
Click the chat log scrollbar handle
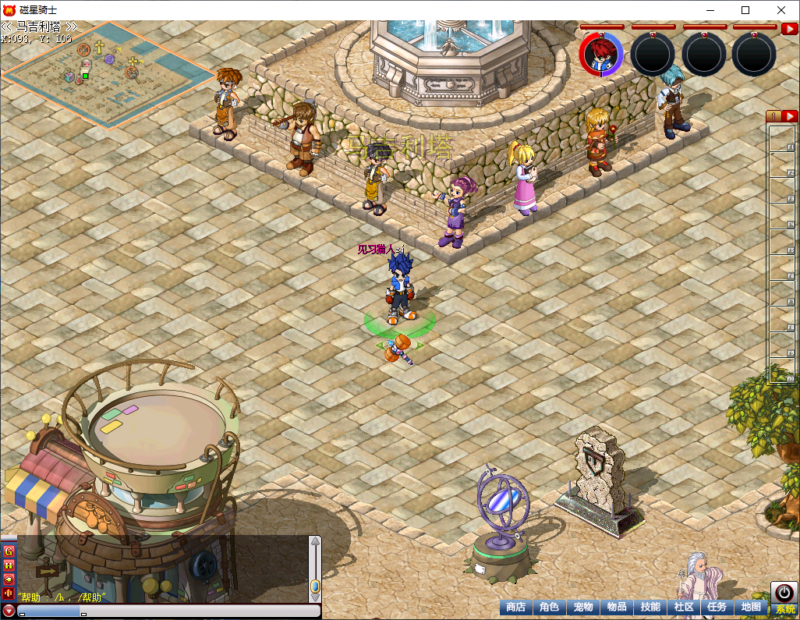315,584
